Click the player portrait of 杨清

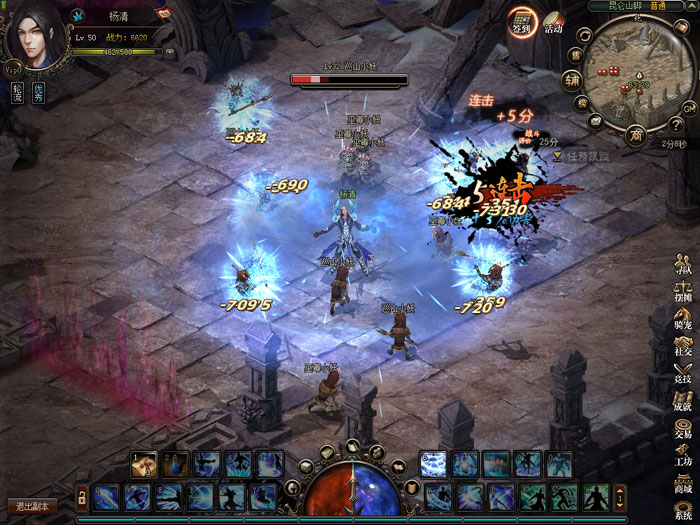(35, 38)
